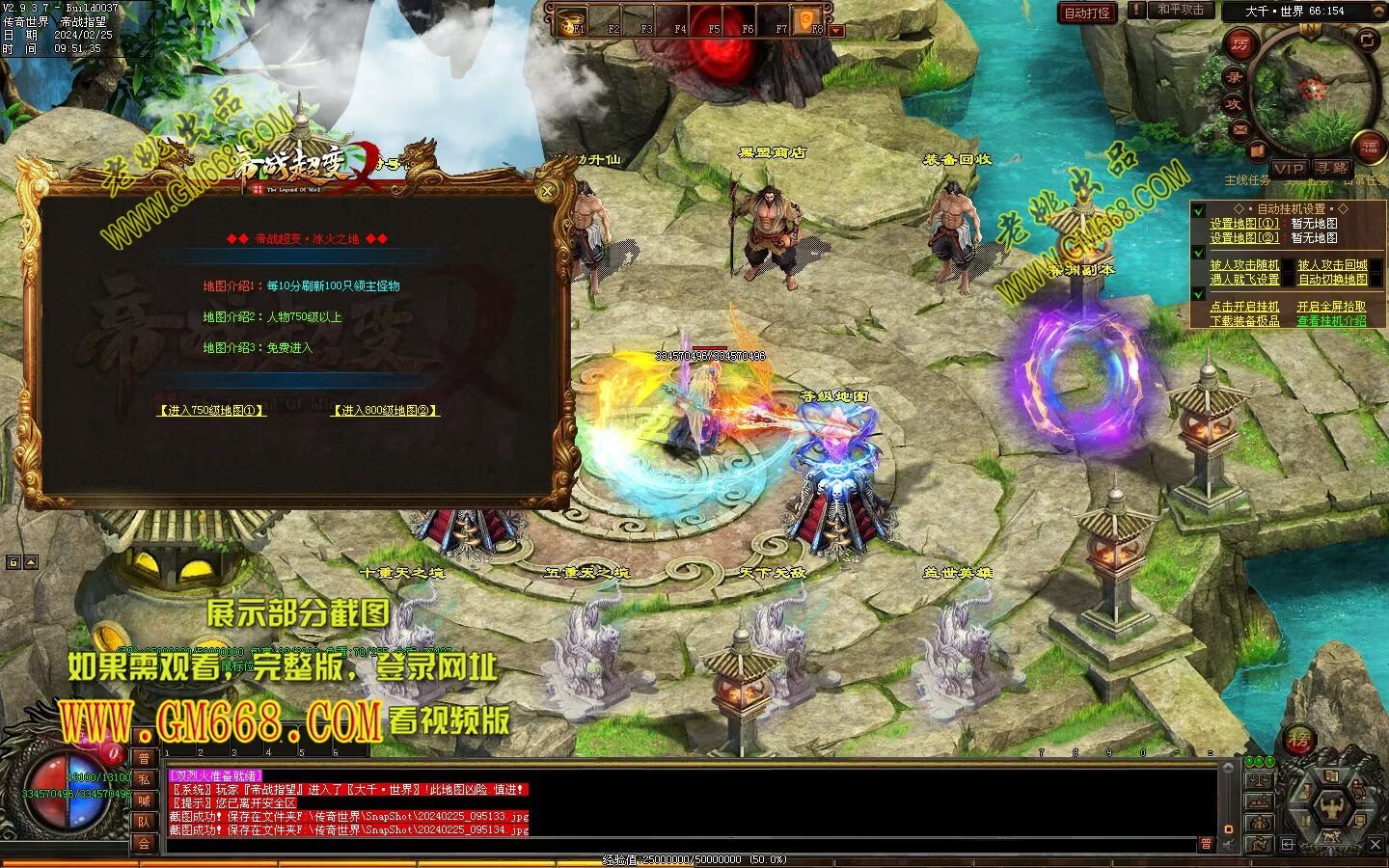This screenshot has height=868, width=1389.
Task: View 查看挂机介绍 hangup introduction
Action: tap(1331, 321)
